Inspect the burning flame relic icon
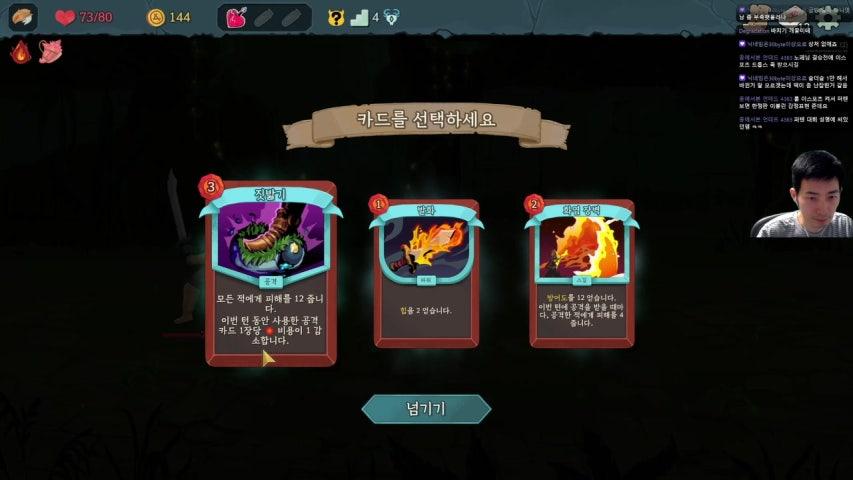This screenshot has height=480, width=853. coord(20,51)
